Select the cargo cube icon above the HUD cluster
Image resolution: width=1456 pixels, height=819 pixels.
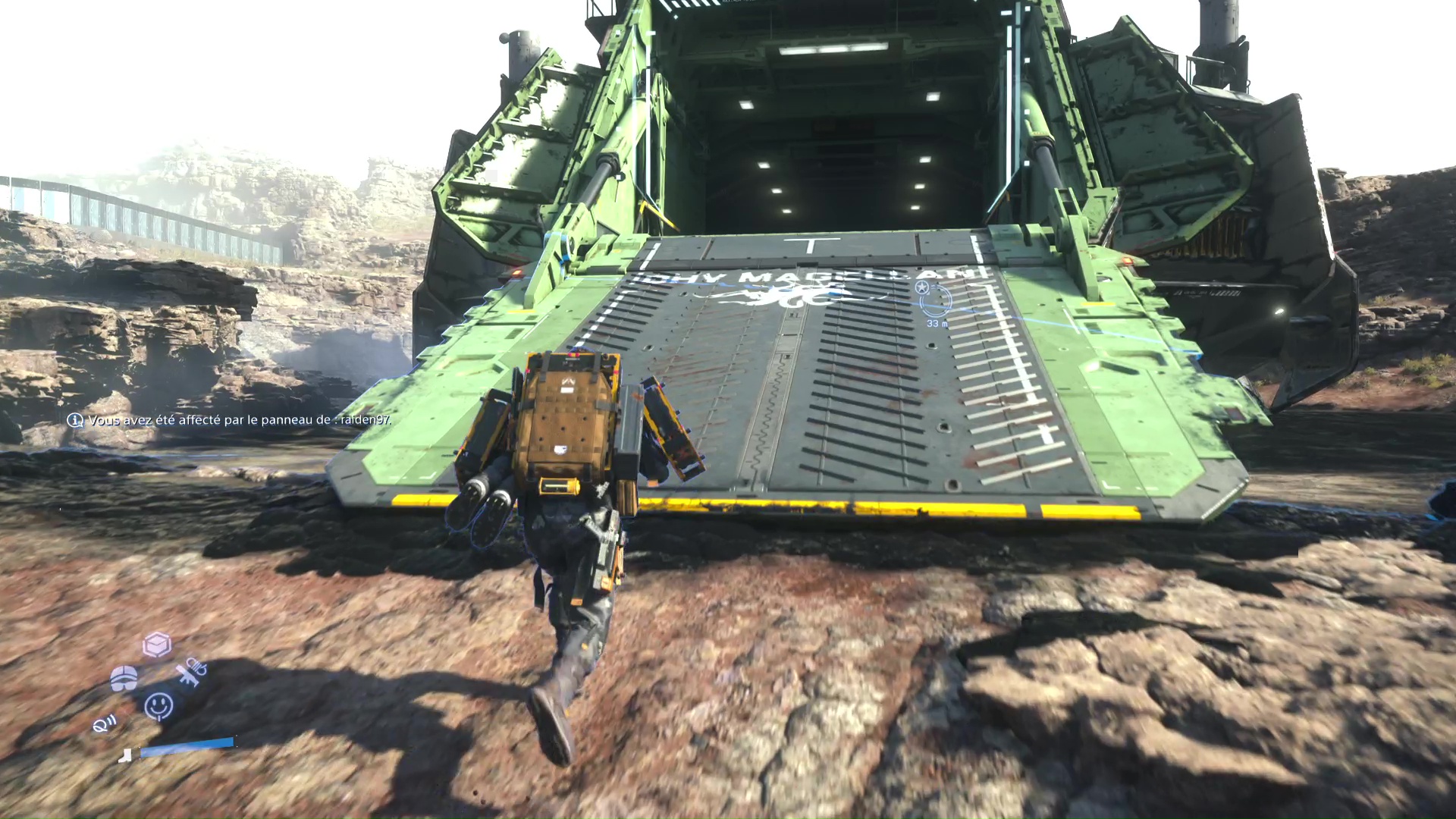click(157, 645)
